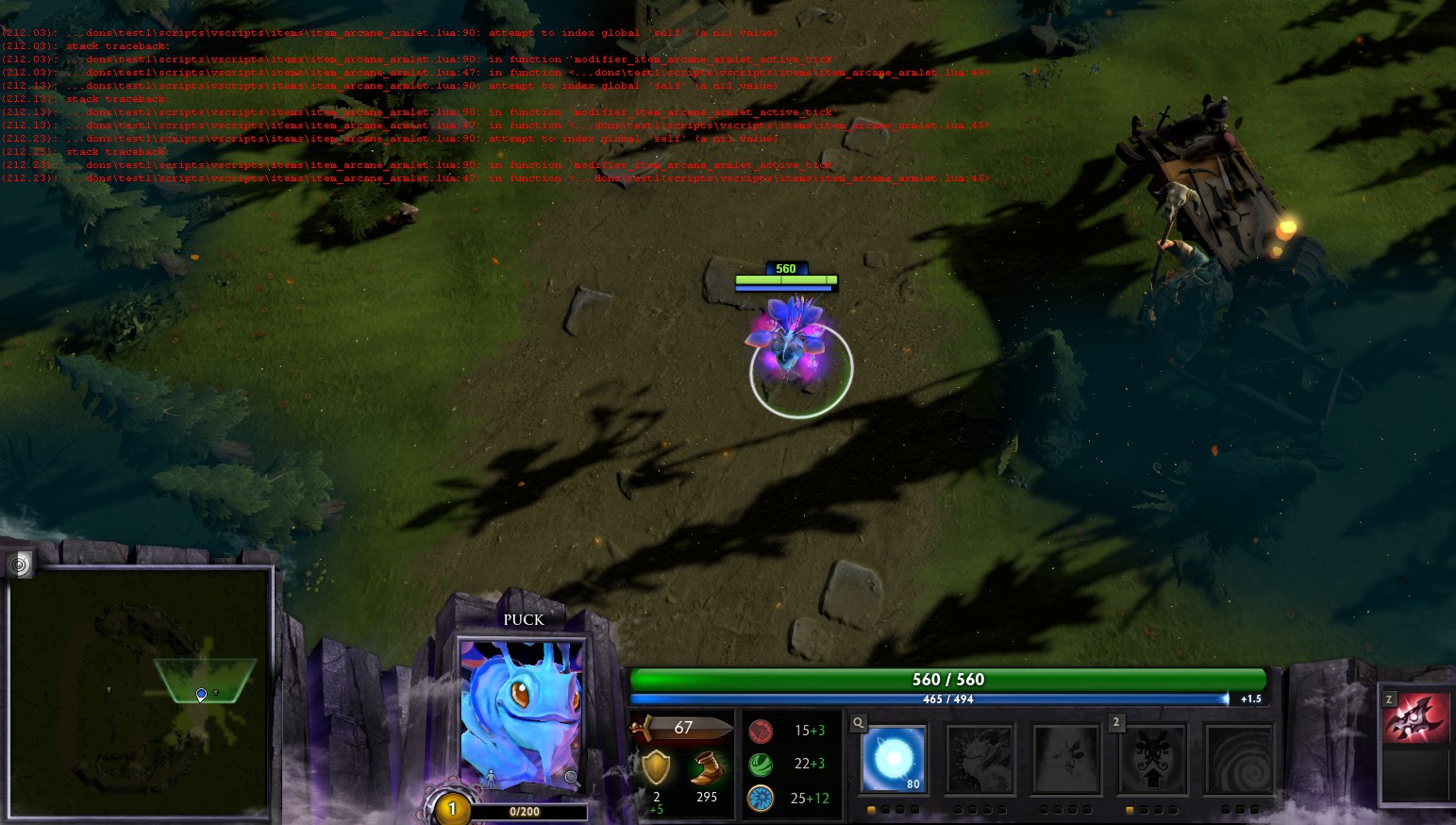Screen dimensions: 1456x825
Task: Select the Puck unit with selection ring
Action: pos(793,347)
